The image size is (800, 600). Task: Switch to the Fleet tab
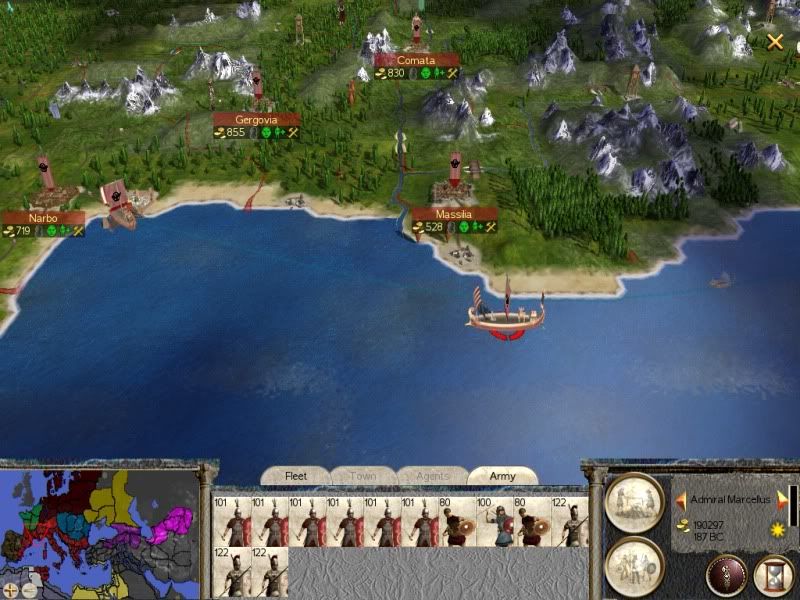tap(296, 476)
